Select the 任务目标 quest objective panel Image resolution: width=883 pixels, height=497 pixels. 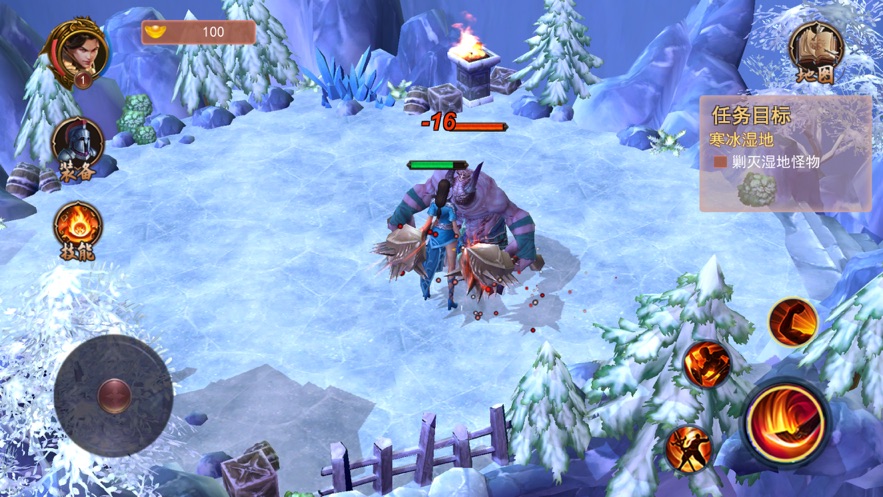(x=784, y=153)
